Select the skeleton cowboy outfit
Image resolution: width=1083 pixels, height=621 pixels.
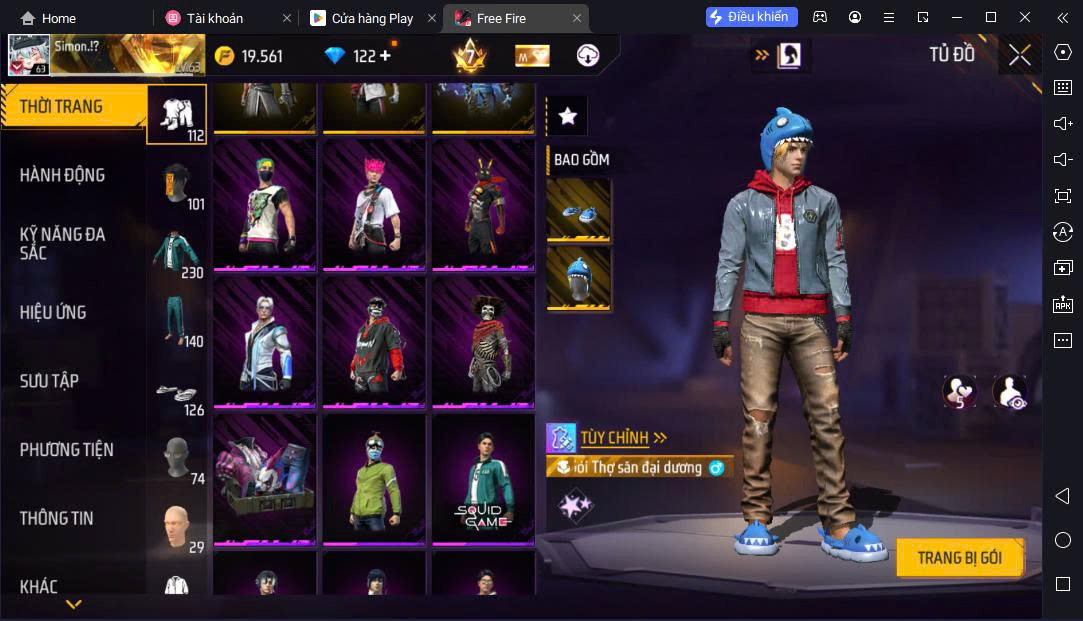point(483,342)
